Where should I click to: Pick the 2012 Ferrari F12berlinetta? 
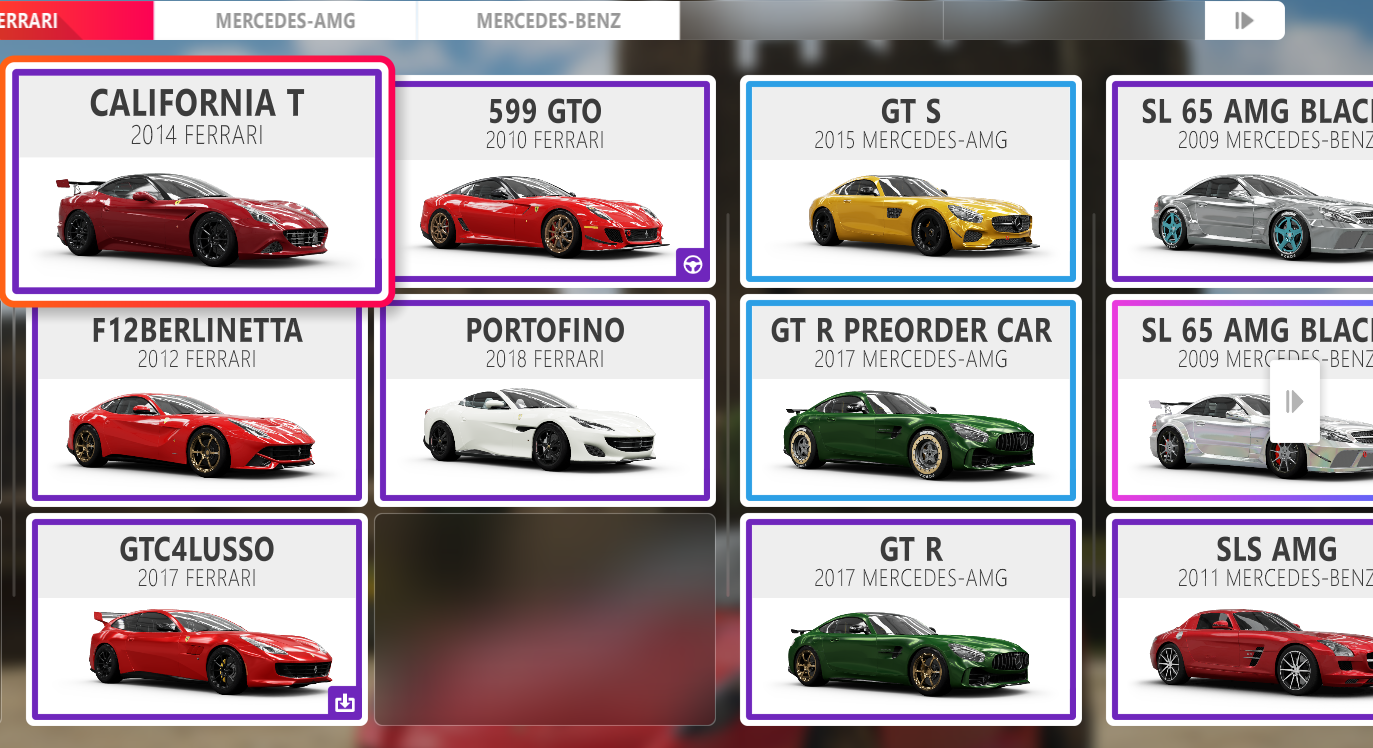click(x=197, y=400)
